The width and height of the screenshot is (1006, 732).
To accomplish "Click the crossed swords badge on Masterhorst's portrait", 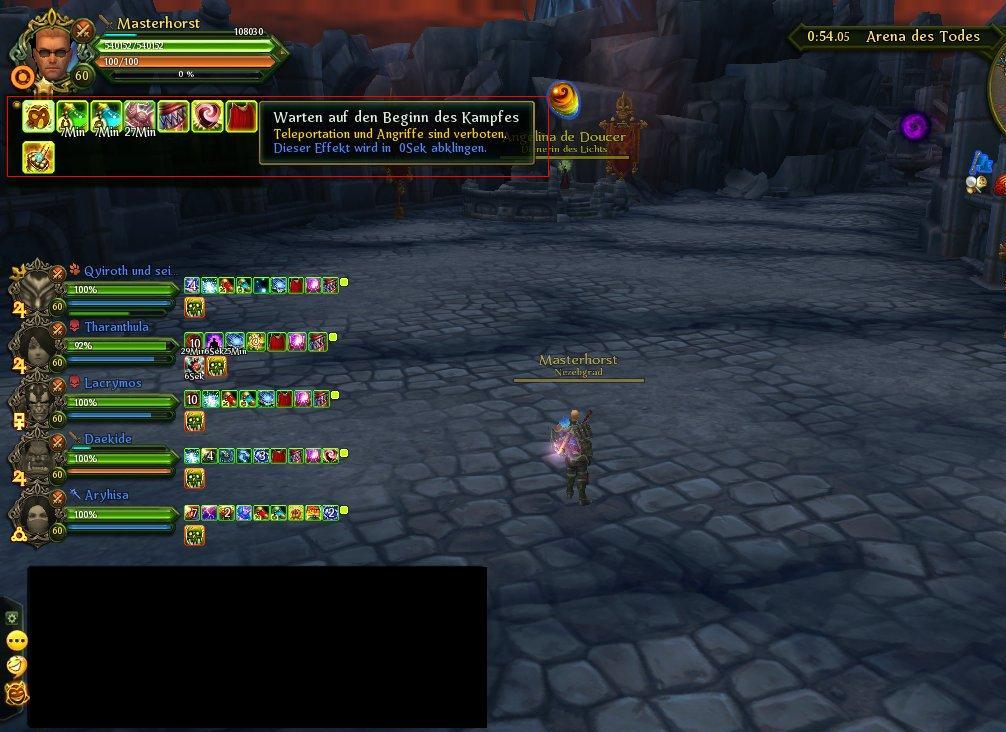I will pyautogui.click(x=84, y=32).
